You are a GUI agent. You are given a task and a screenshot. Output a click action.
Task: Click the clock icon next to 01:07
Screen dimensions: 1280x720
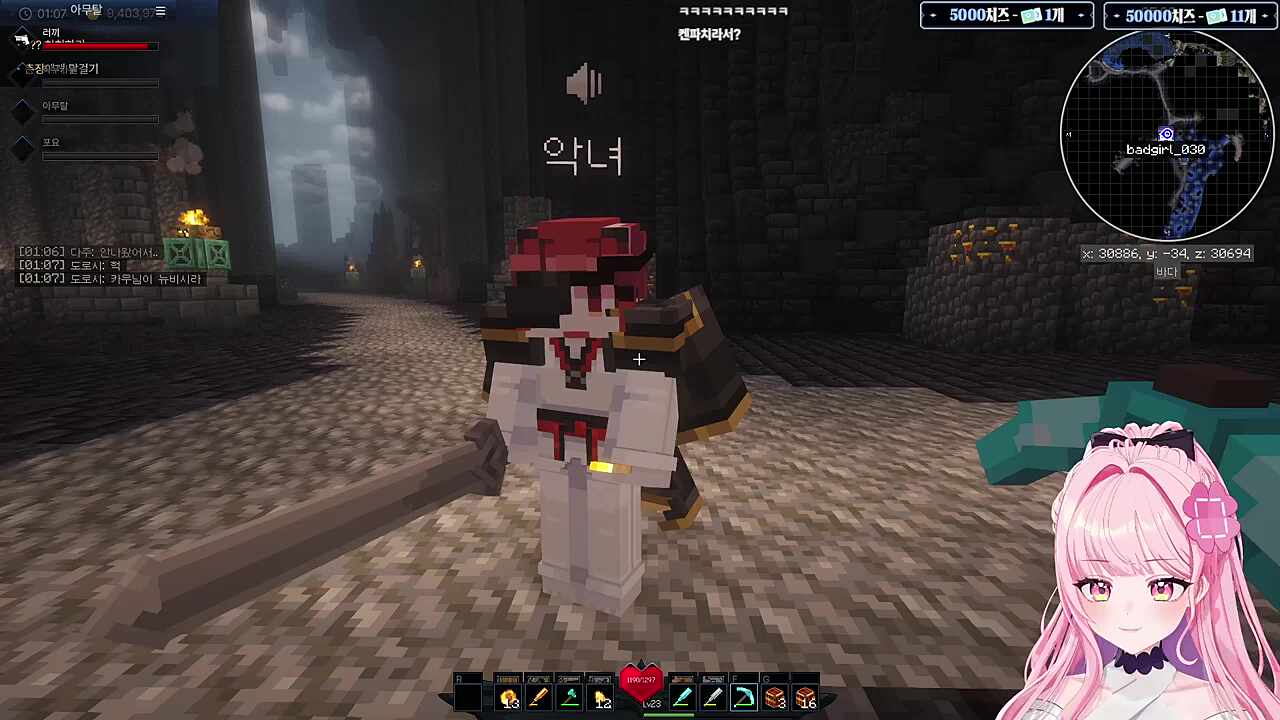[25, 12]
